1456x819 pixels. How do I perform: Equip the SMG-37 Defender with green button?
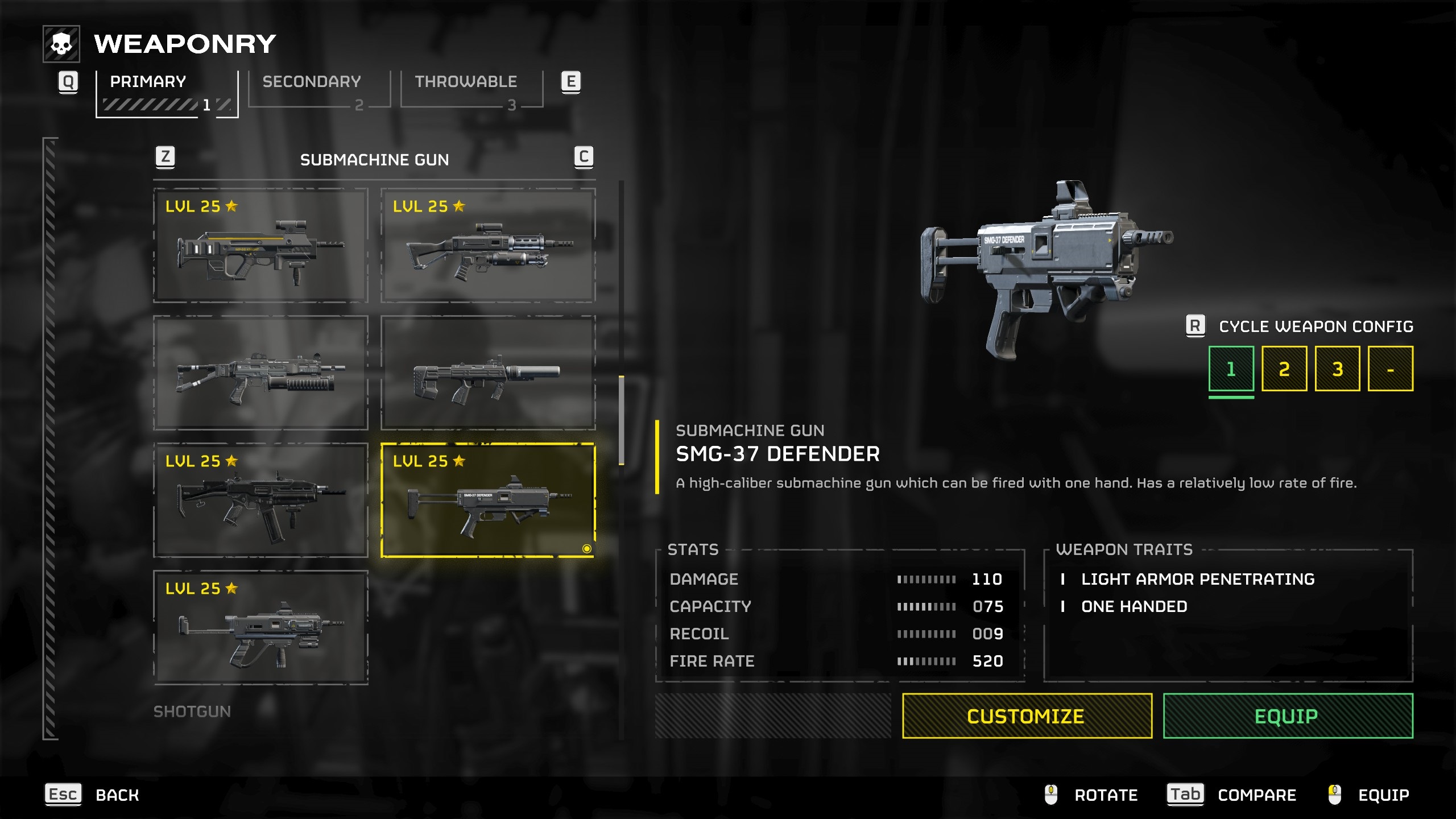click(x=1288, y=715)
